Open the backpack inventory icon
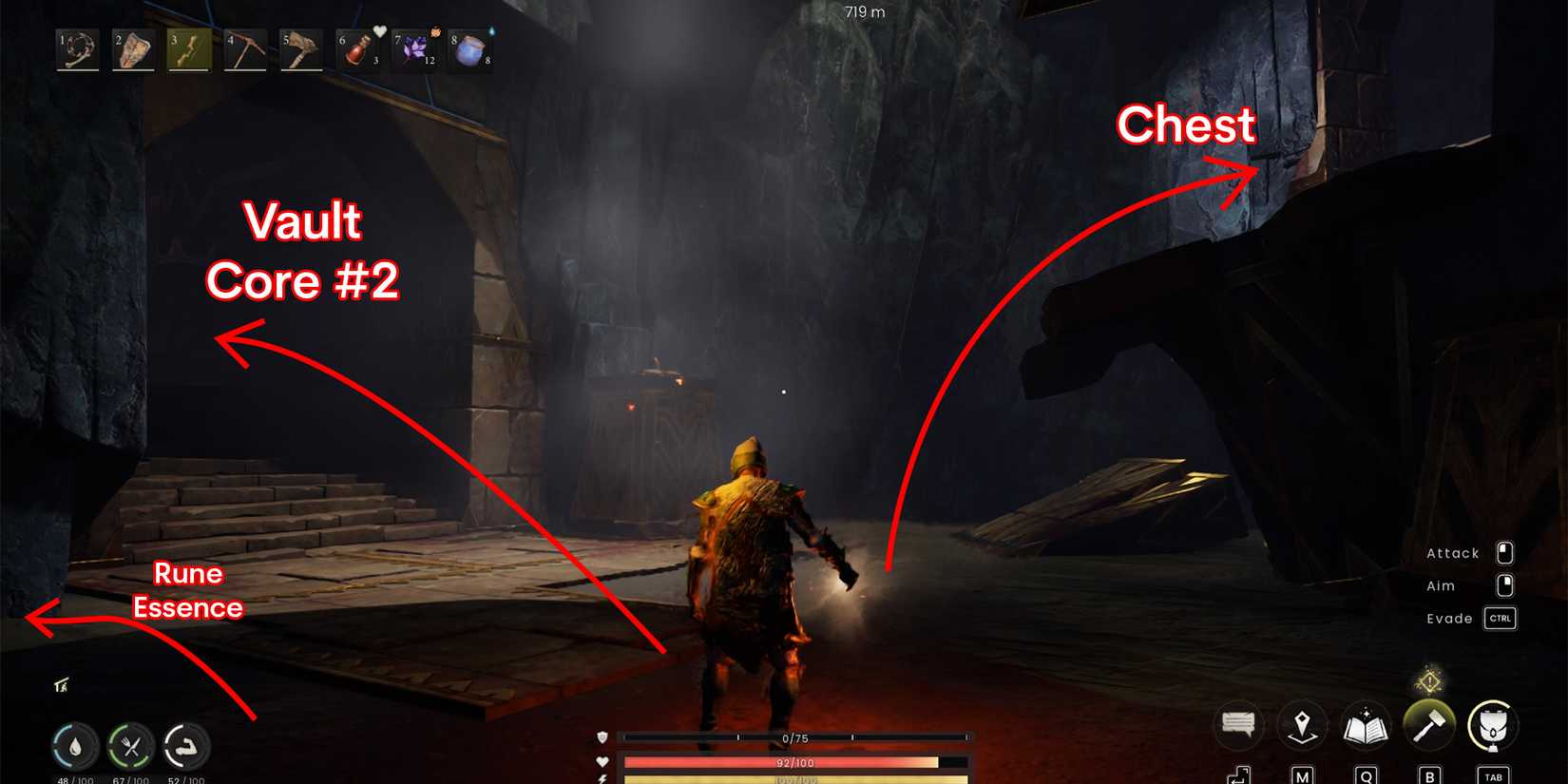The width and height of the screenshot is (1568, 784). (x=1493, y=725)
